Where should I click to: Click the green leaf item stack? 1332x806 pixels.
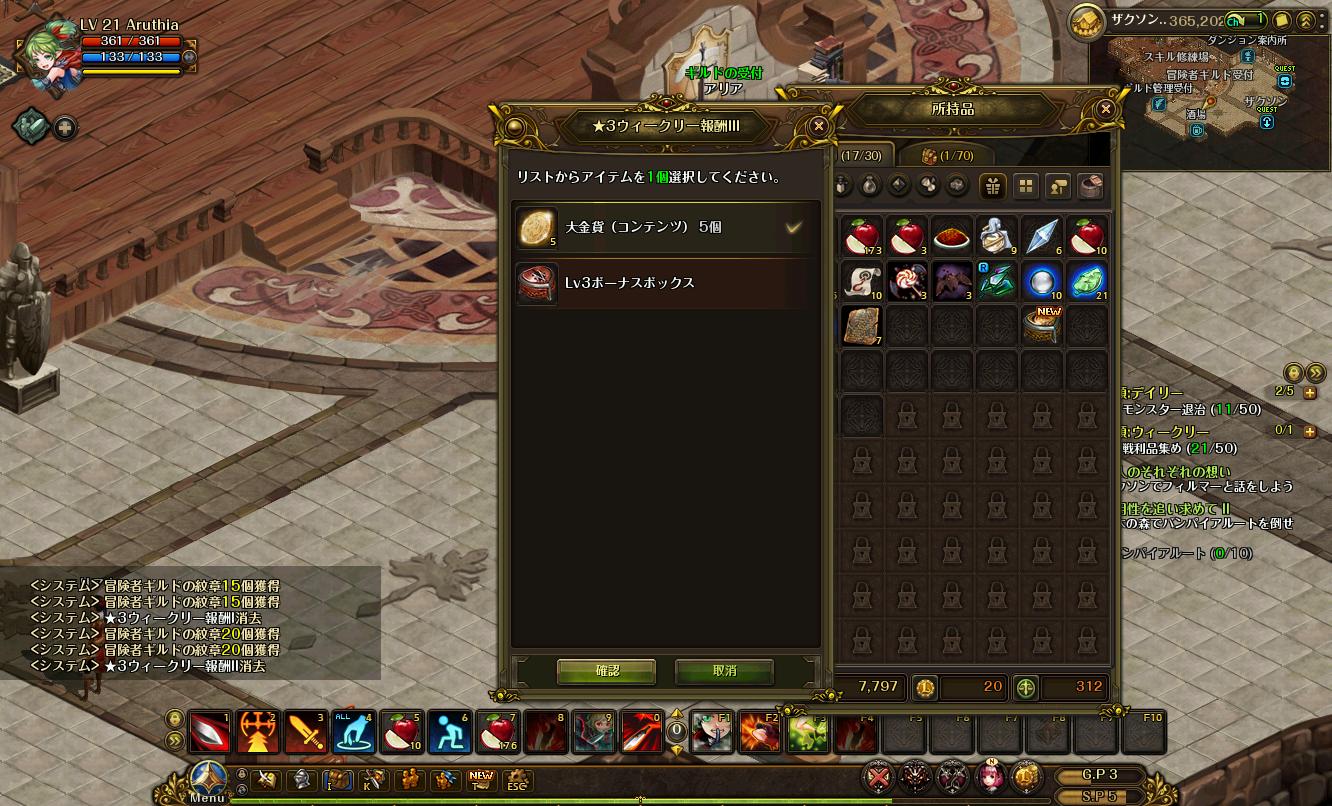point(1087,282)
